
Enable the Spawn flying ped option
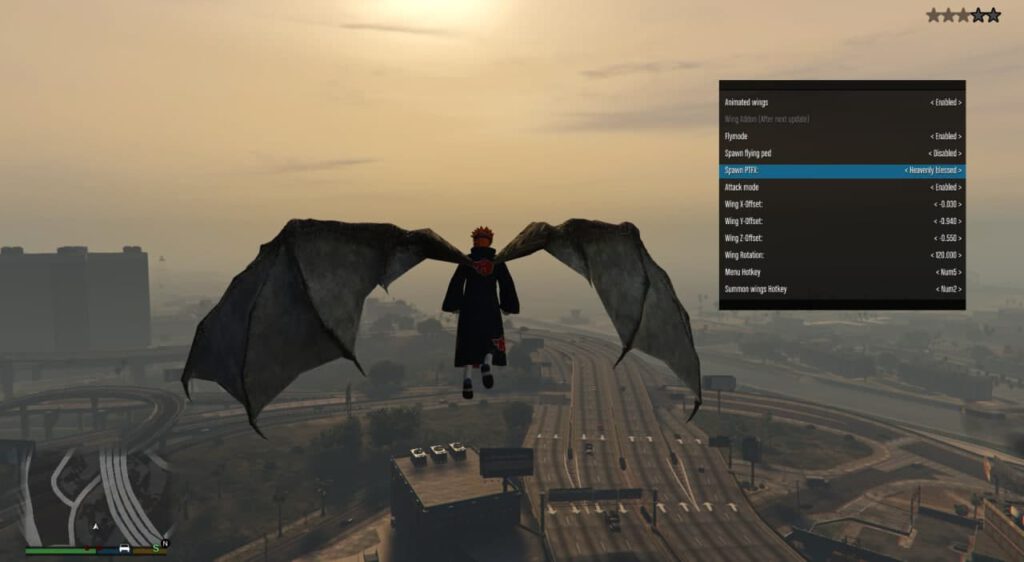(x=841, y=153)
